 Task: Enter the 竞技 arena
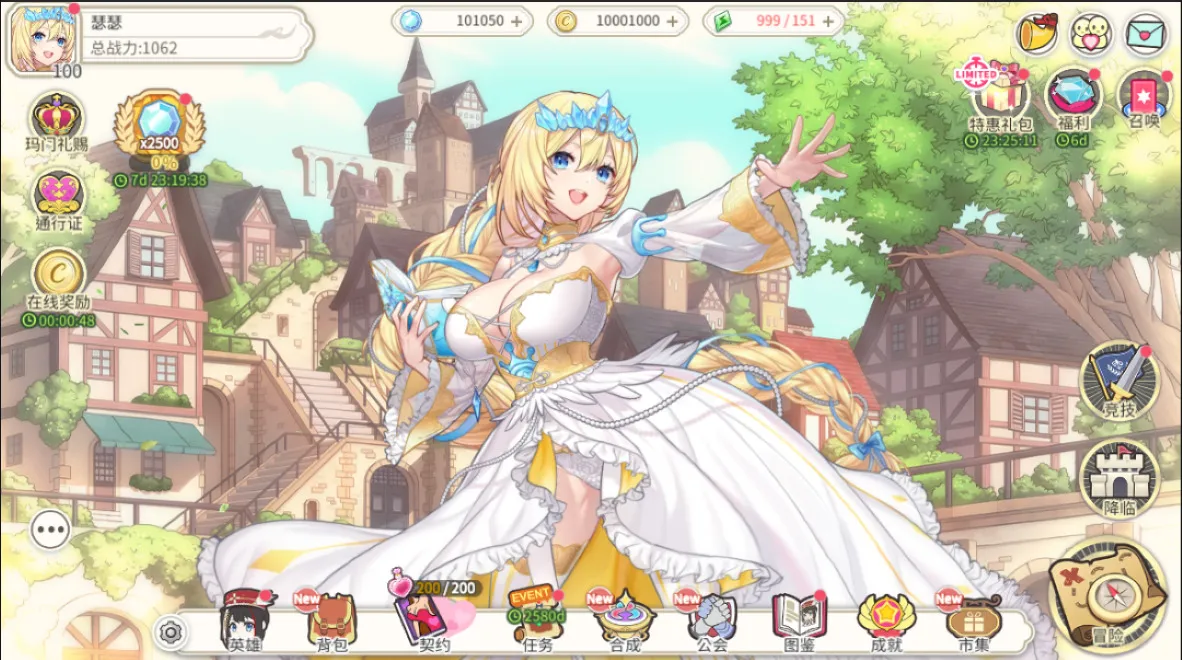(x=1119, y=378)
